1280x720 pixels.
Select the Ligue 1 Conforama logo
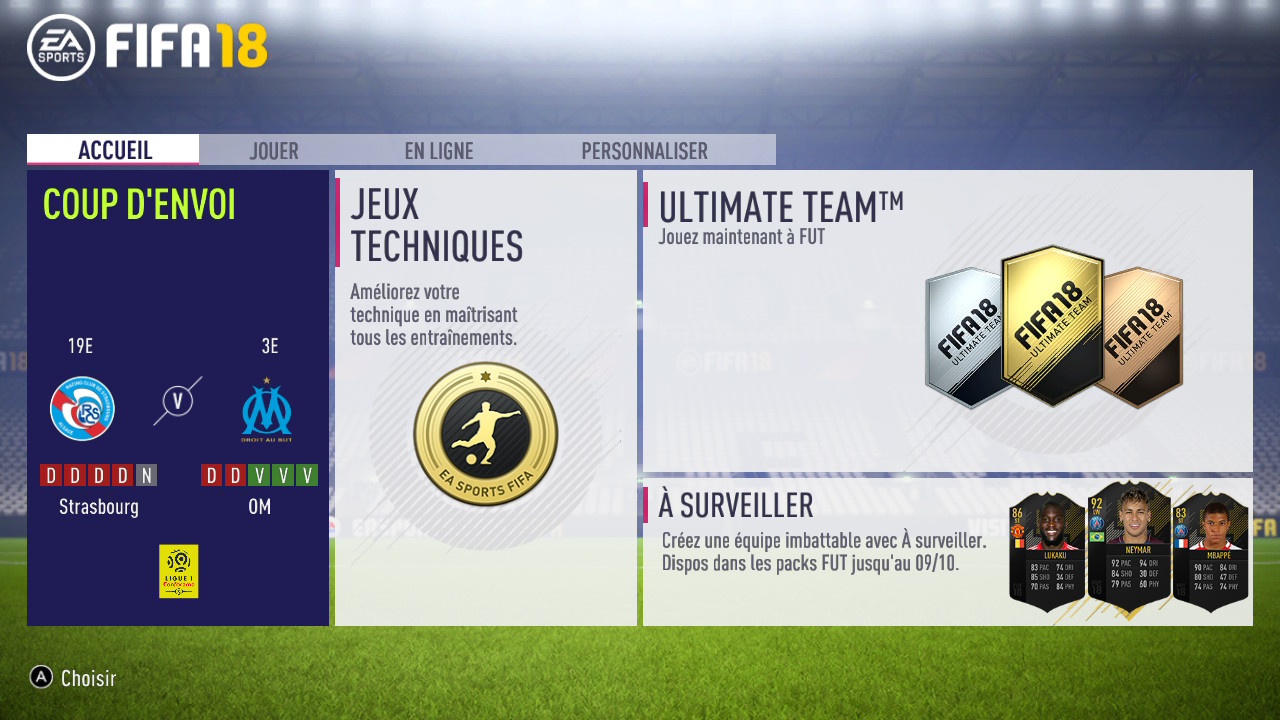180,571
